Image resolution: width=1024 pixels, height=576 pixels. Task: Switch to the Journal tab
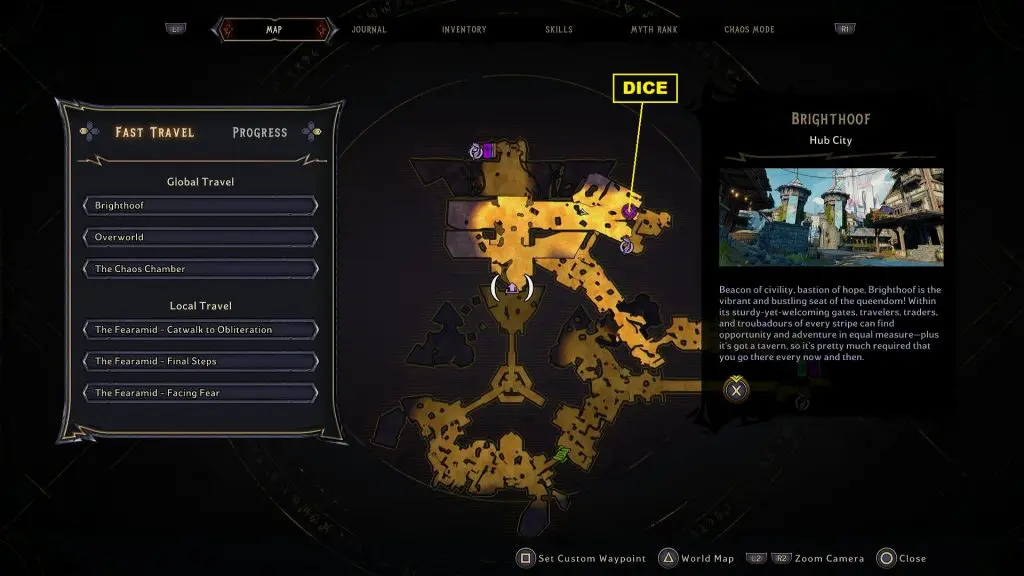tap(369, 30)
